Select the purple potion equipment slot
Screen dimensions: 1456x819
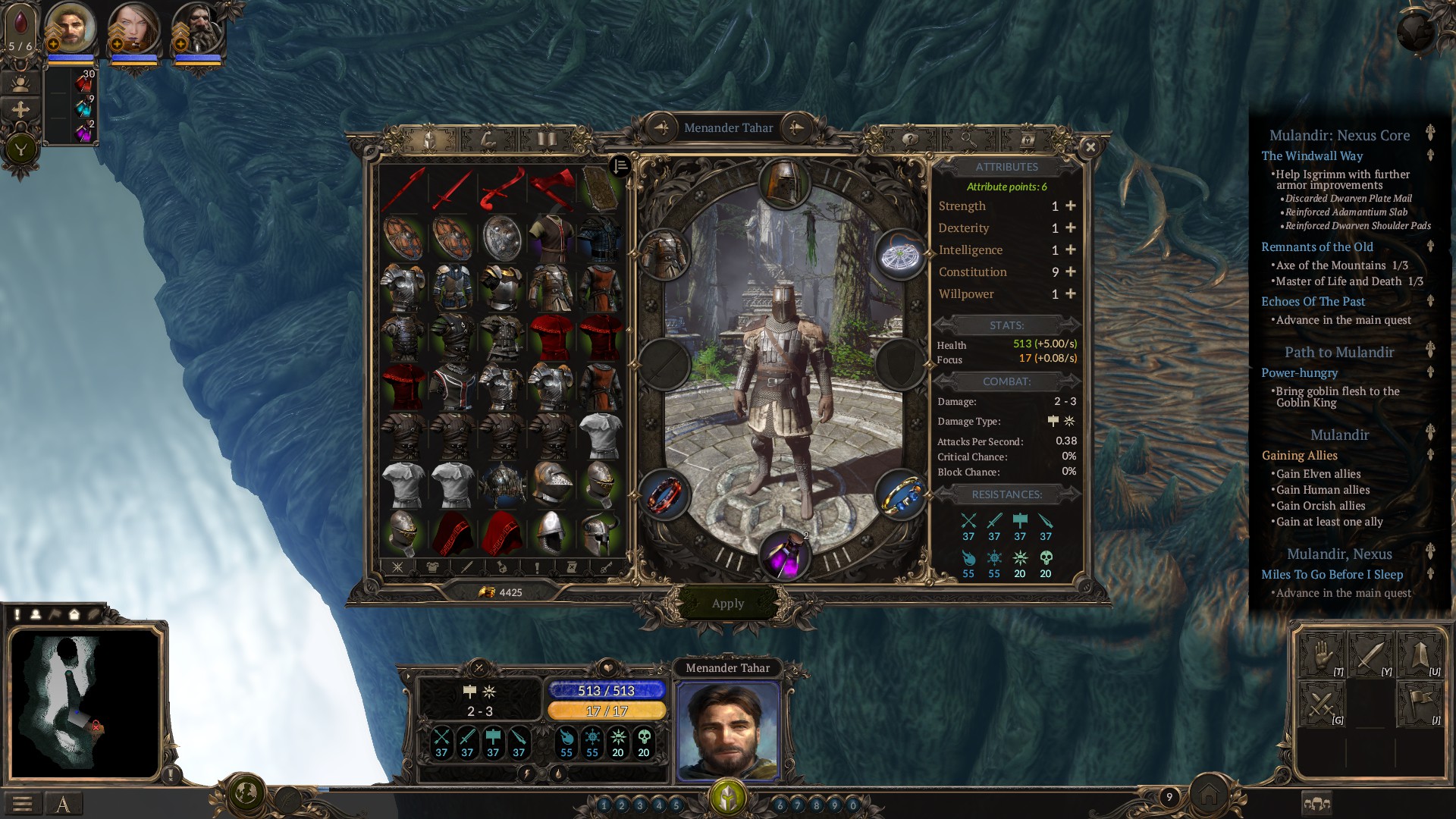click(784, 554)
